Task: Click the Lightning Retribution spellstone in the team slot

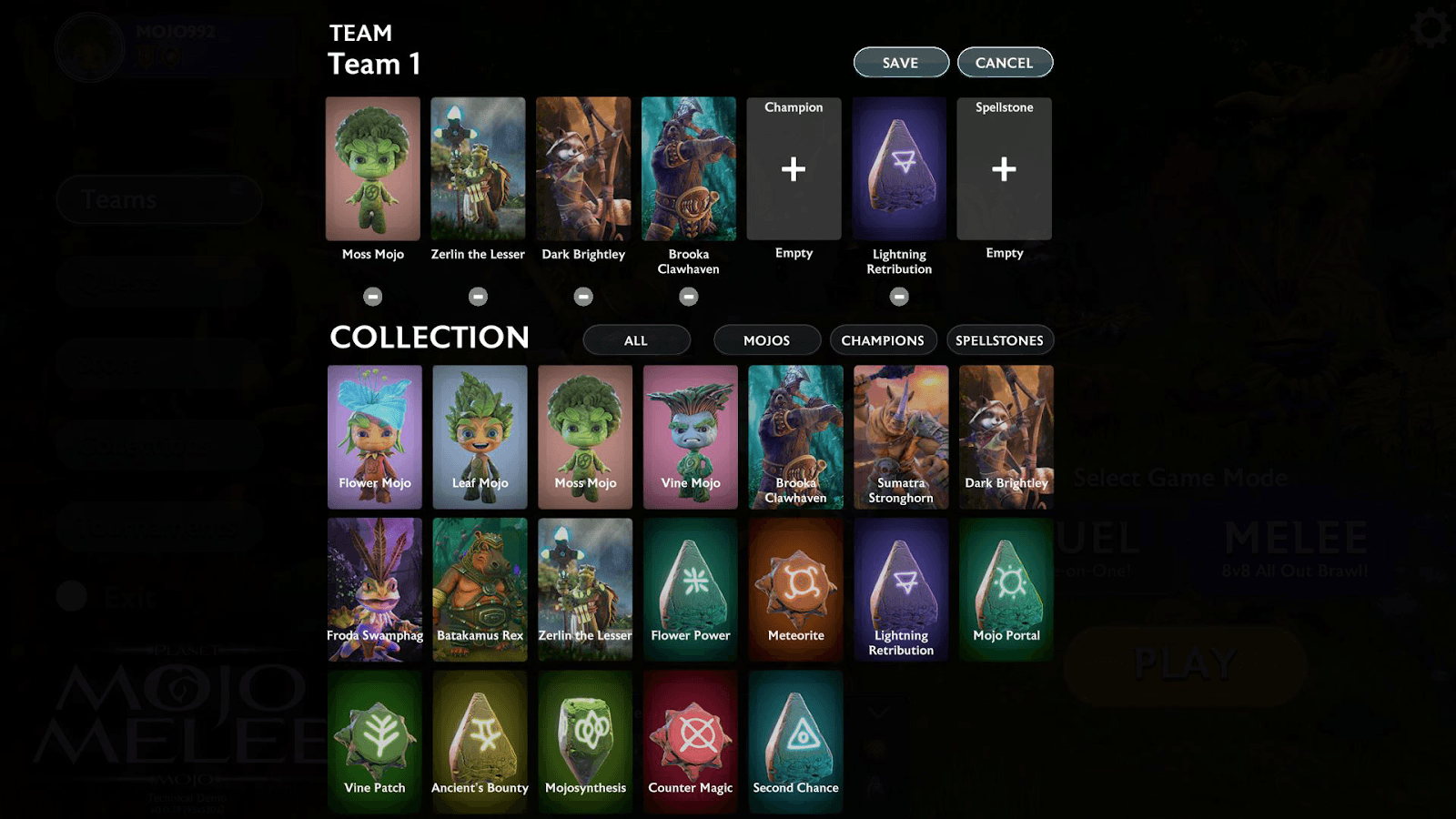Action: [898, 168]
